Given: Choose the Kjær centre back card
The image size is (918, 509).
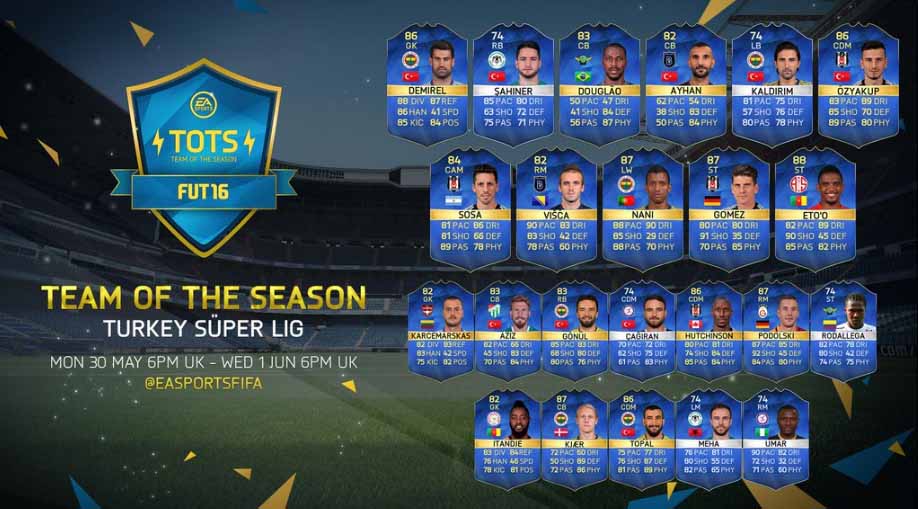Looking at the screenshot, I should pyautogui.click(x=574, y=431).
